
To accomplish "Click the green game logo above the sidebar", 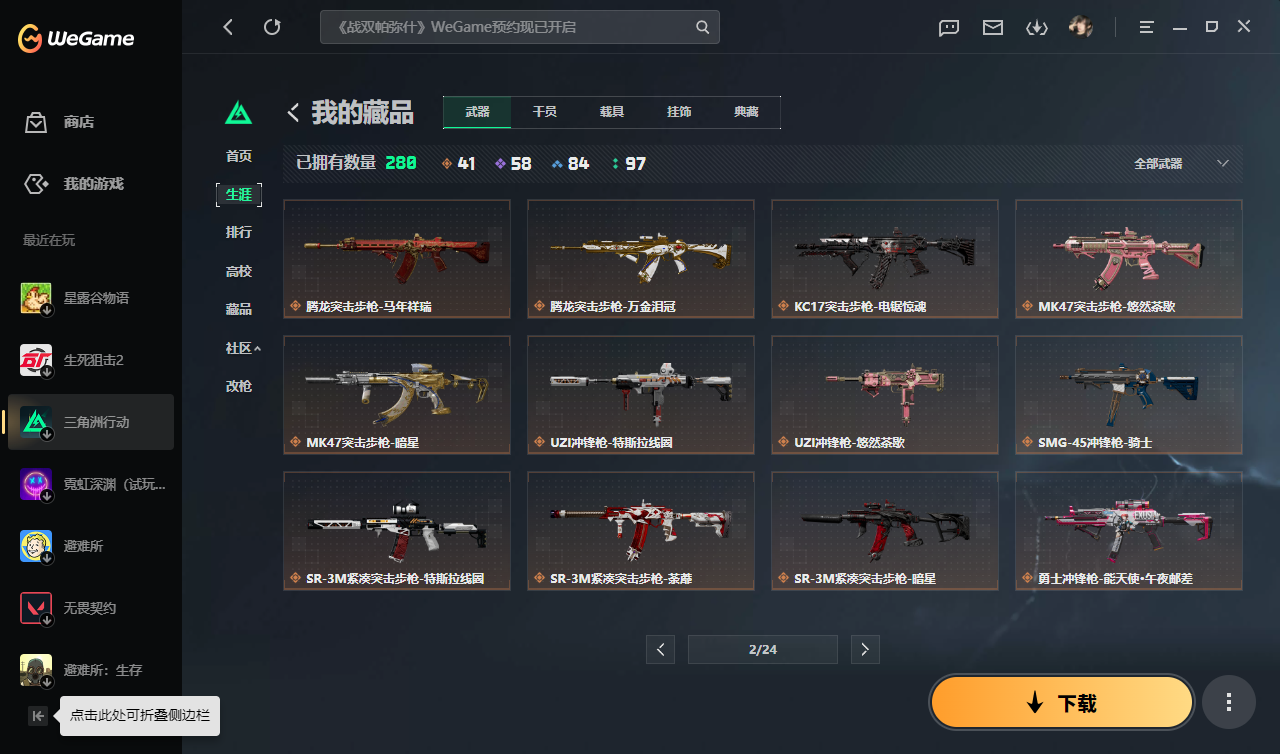I will pyautogui.click(x=239, y=113).
